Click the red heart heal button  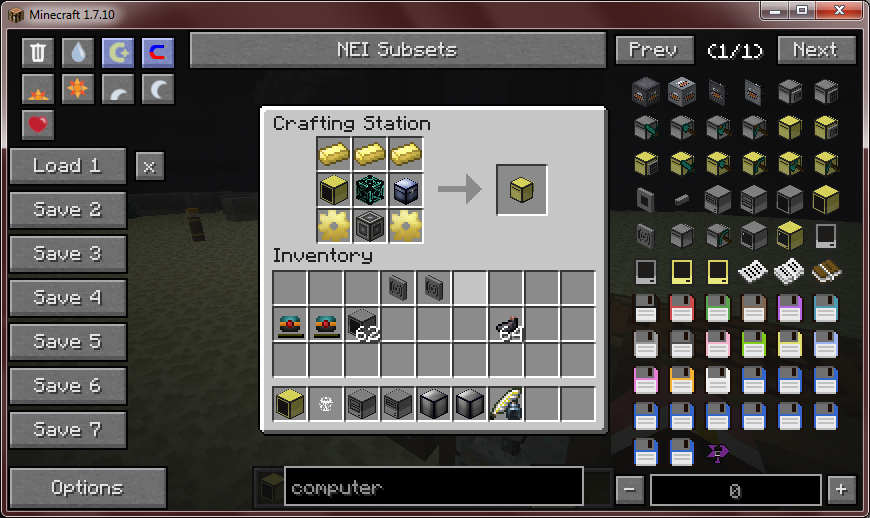[38, 125]
